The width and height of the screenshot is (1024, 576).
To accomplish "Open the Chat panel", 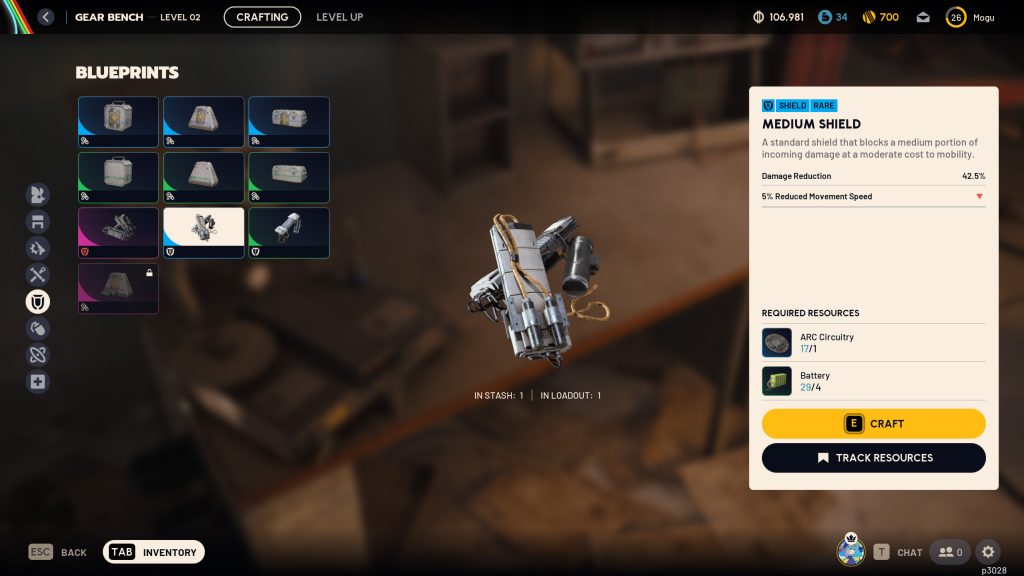I will click(898, 552).
